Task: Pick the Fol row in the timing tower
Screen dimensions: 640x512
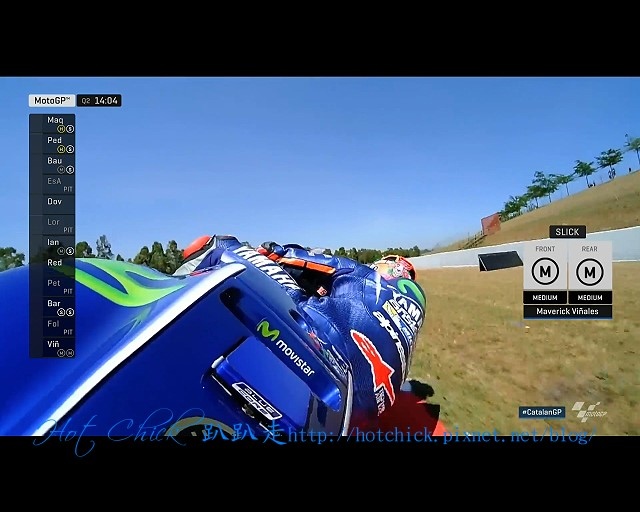Action: (x=53, y=327)
